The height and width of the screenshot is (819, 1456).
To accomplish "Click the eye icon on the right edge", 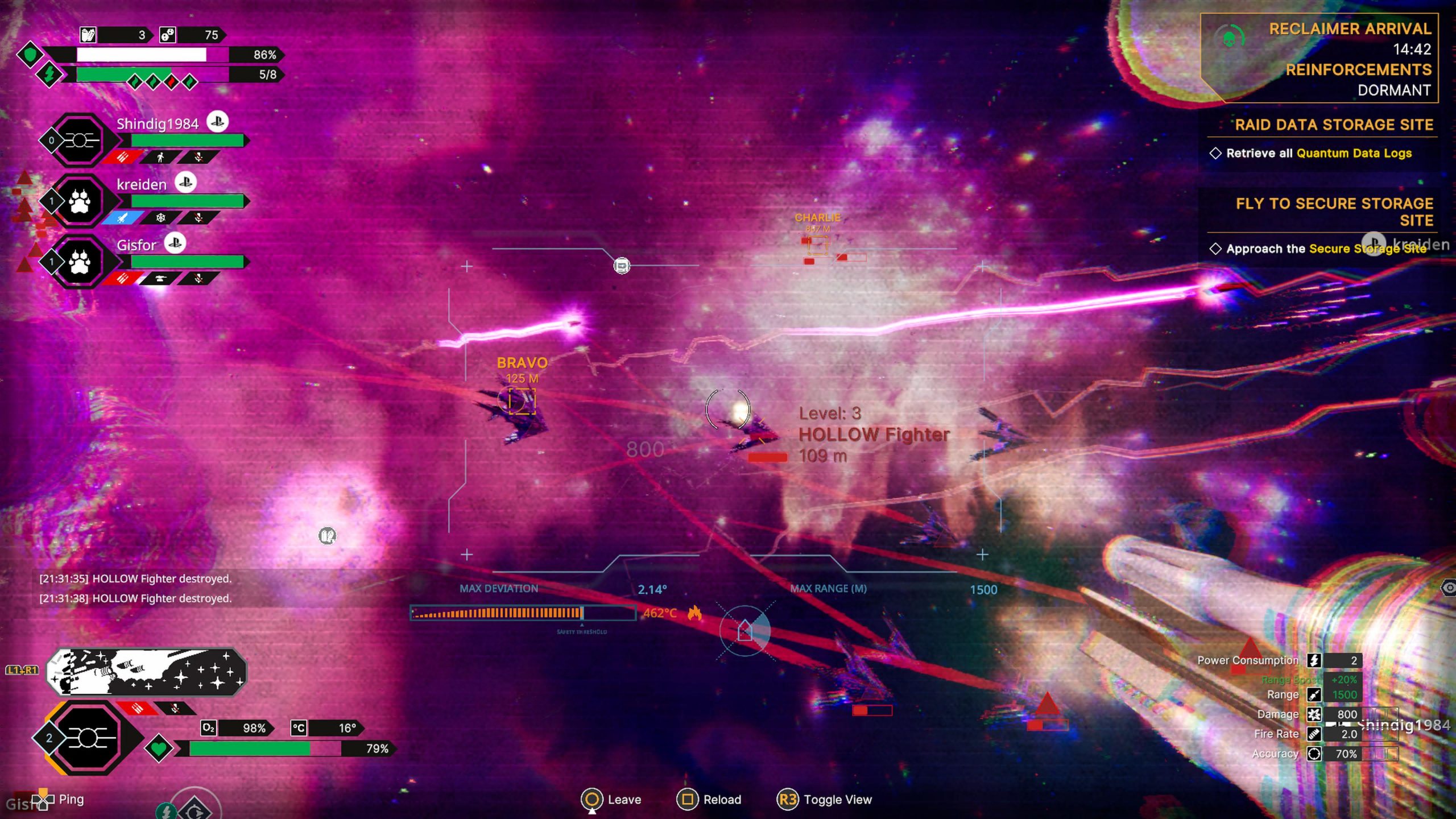I will [x=1449, y=588].
